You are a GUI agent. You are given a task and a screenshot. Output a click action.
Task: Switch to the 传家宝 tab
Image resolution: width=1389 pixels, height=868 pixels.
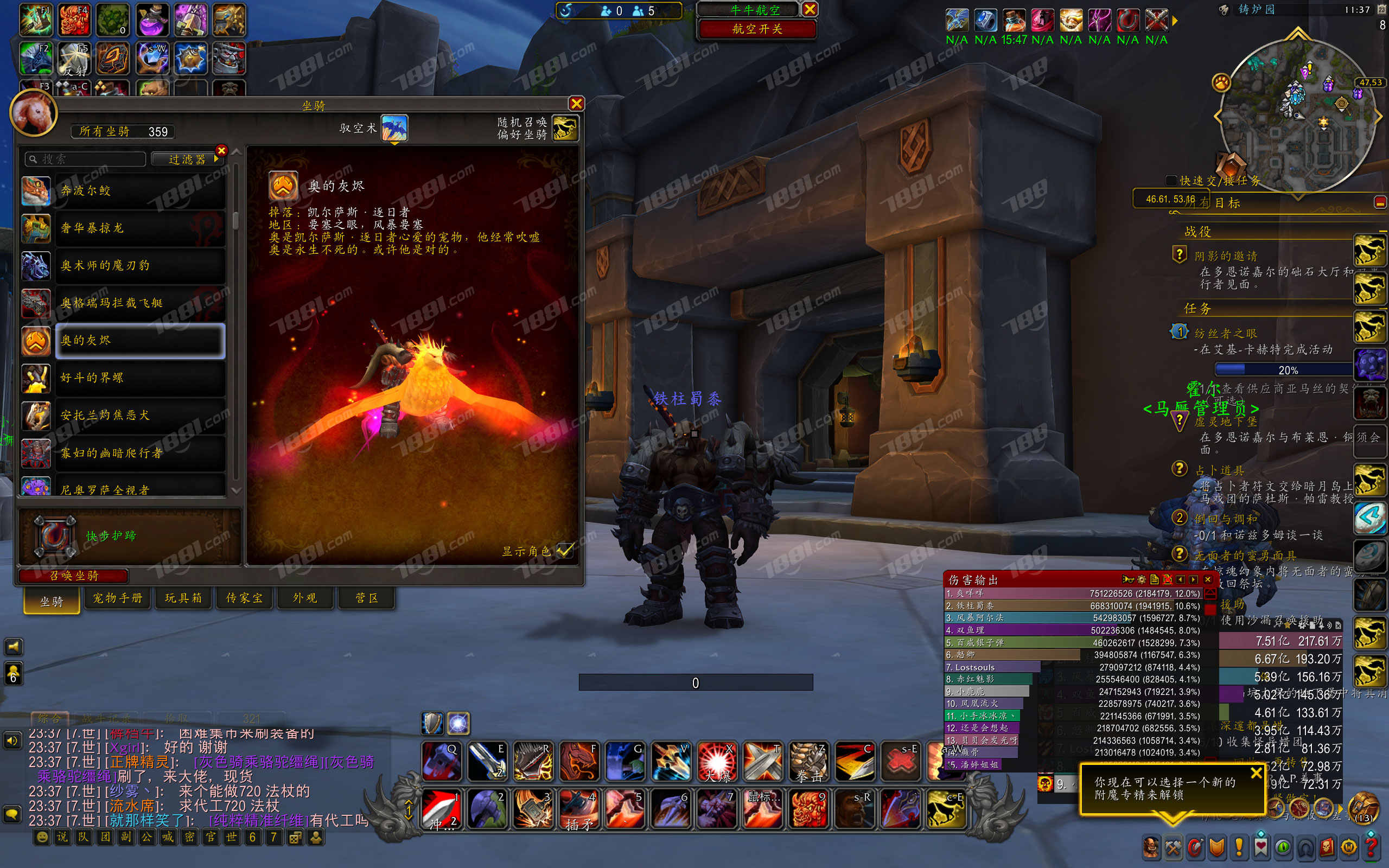click(x=245, y=598)
